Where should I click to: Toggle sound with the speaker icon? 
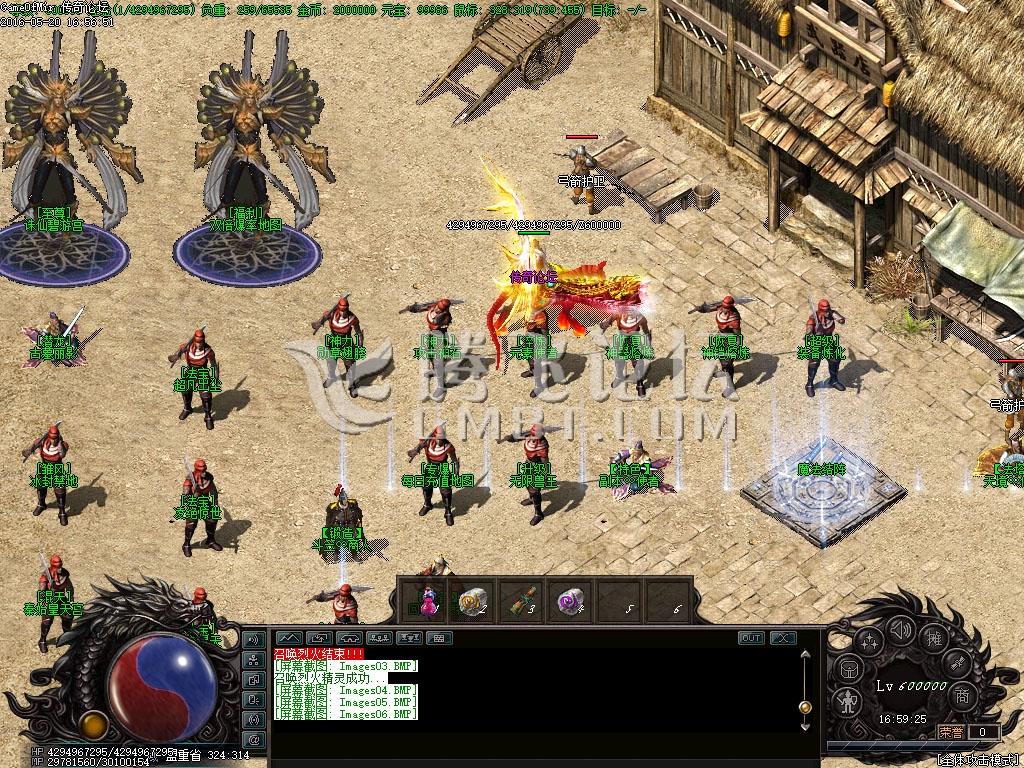pyautogui.click(x=902, y=631)
